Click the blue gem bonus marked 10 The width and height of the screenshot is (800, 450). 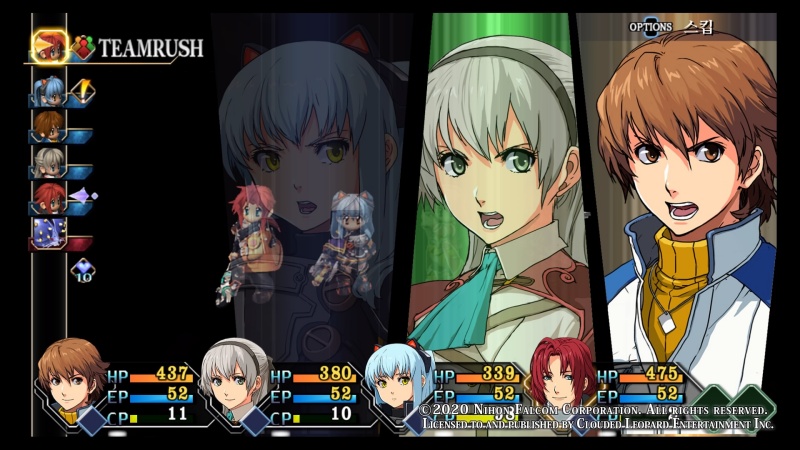click(x=83, y=270)
